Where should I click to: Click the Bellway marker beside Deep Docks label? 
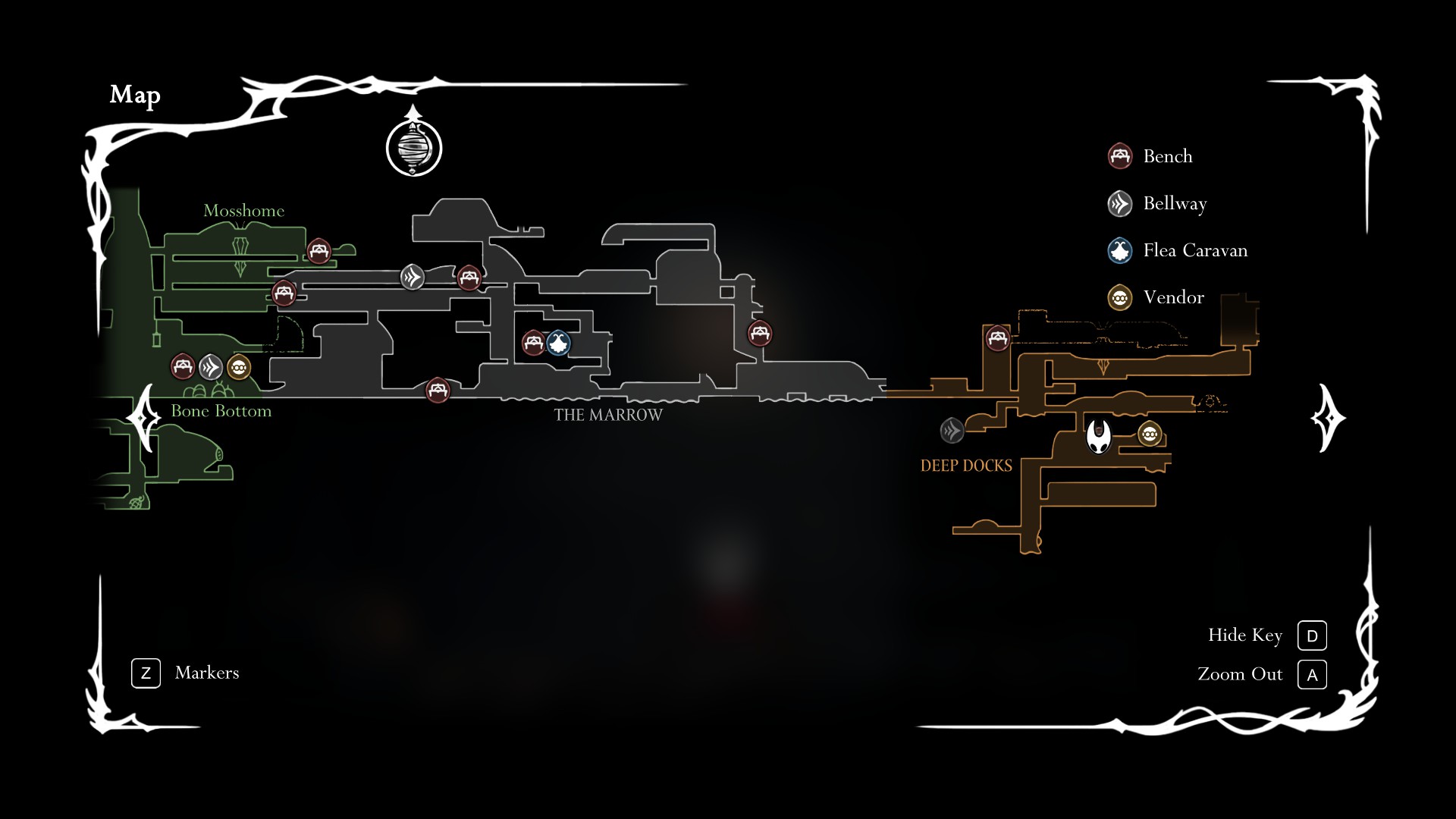pos(952,431)
